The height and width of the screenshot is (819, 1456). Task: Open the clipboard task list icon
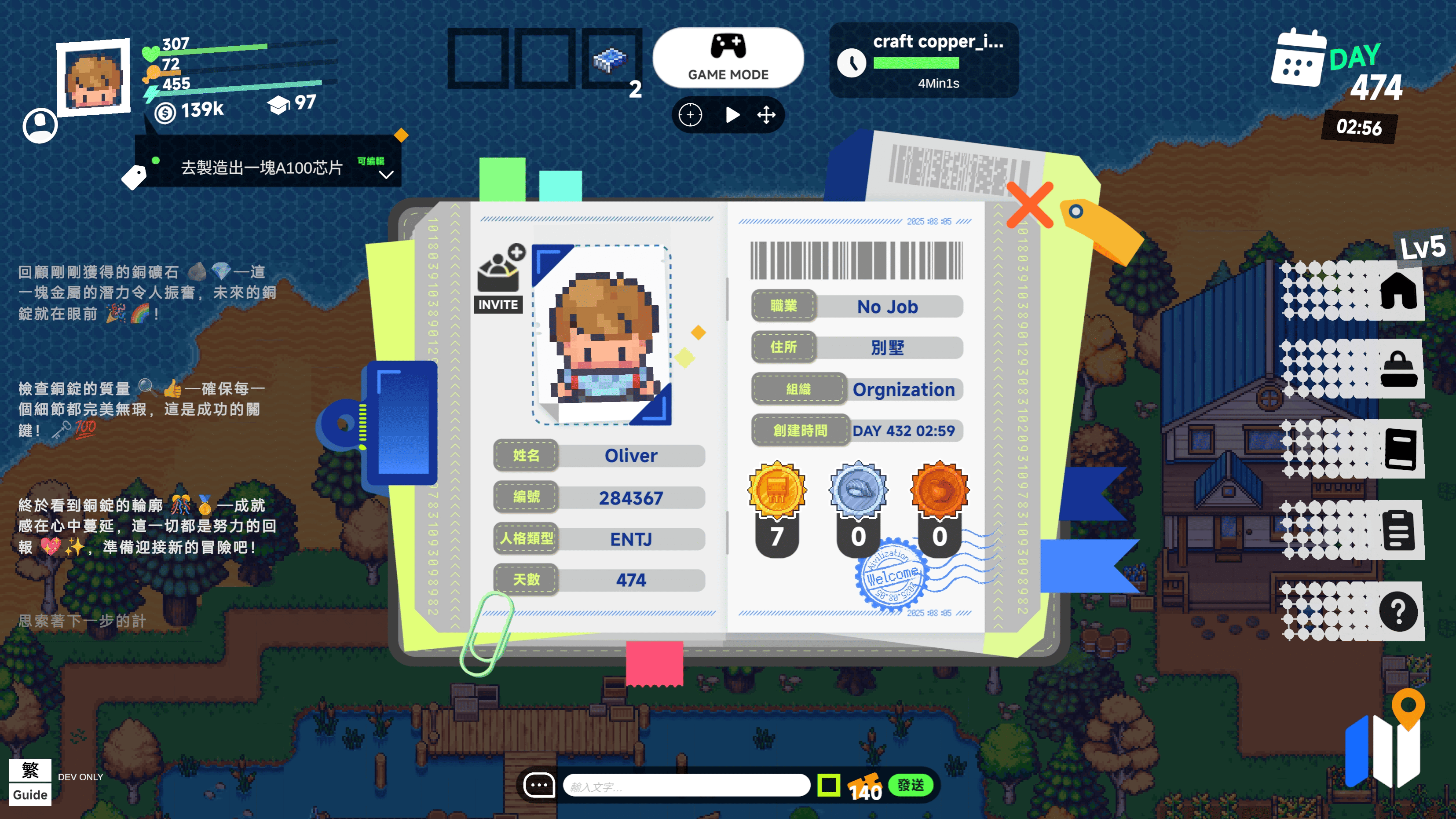point(1398,530)
